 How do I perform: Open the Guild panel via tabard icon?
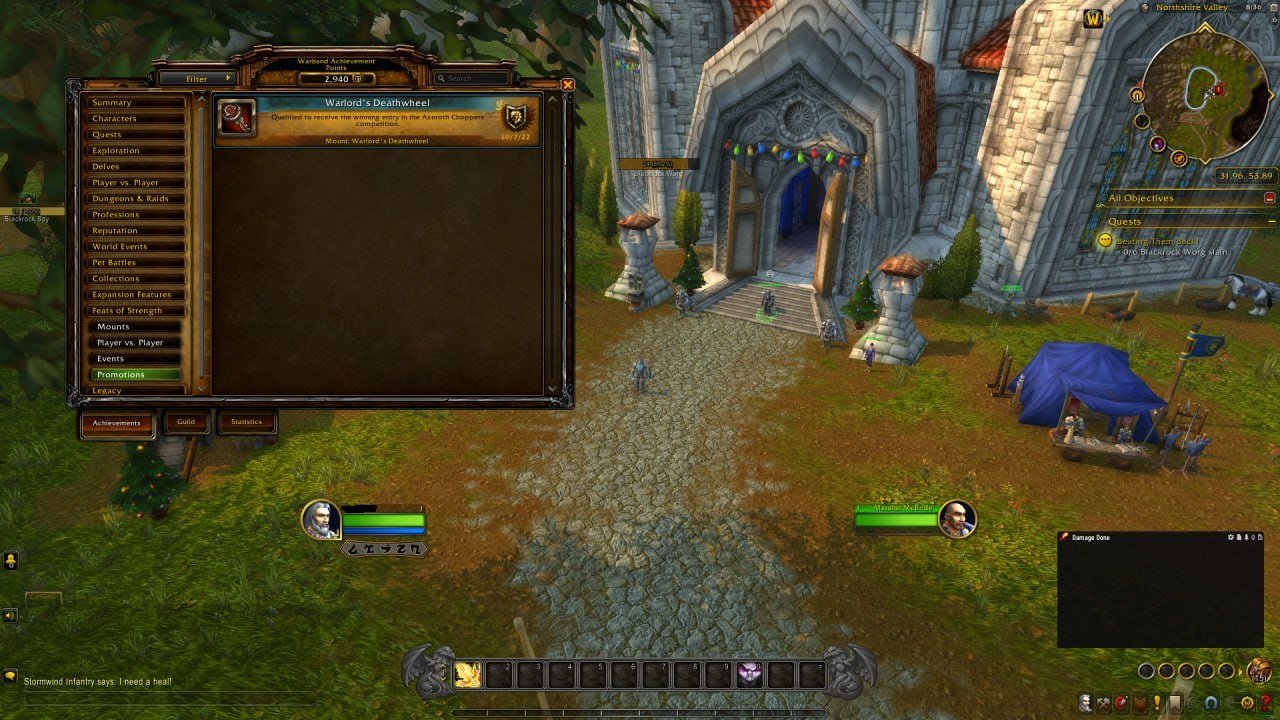click(x=1139, y=701)
